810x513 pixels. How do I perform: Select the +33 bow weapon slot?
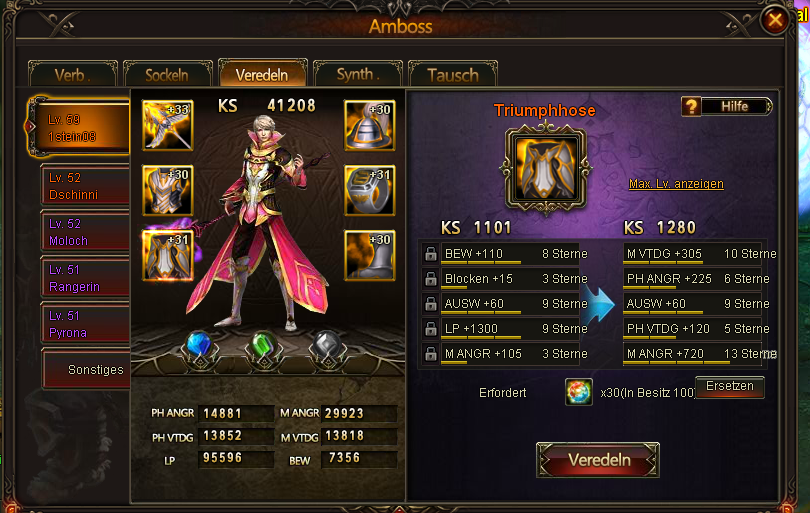tap(167, 125)
